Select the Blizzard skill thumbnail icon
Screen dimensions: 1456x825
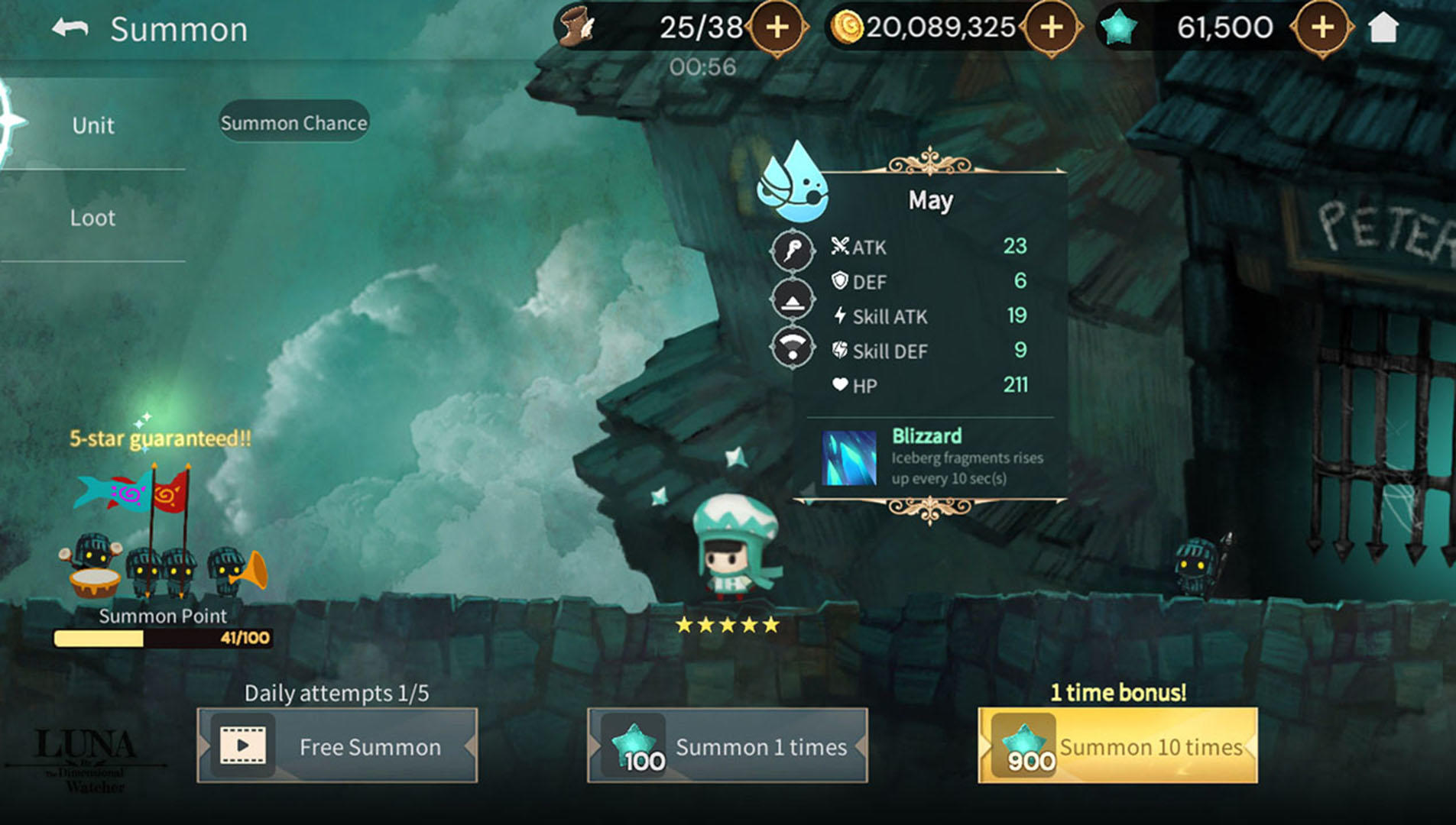[848, 458]
